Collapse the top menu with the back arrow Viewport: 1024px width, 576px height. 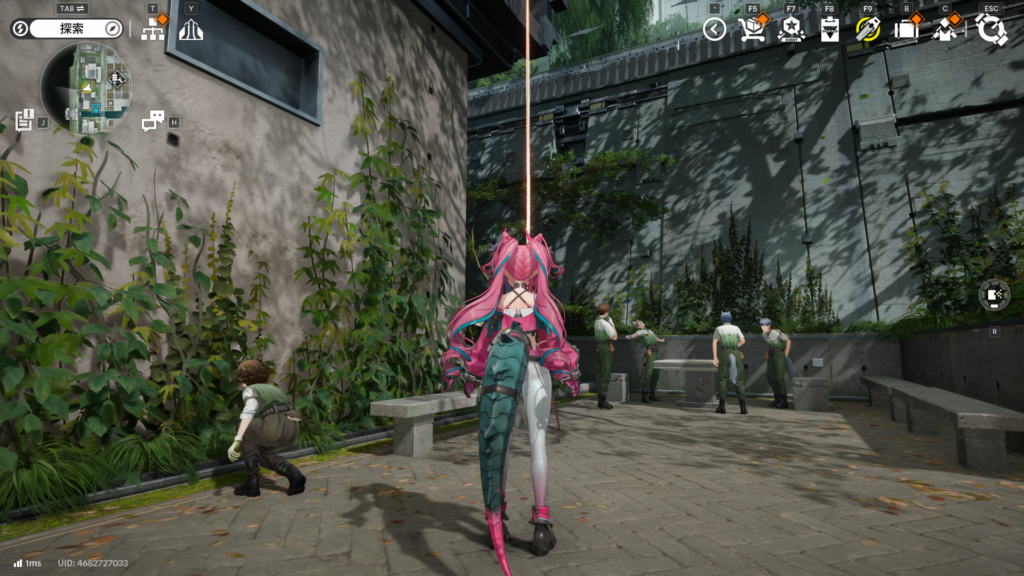pyautogui.click(x=714, y=29)
